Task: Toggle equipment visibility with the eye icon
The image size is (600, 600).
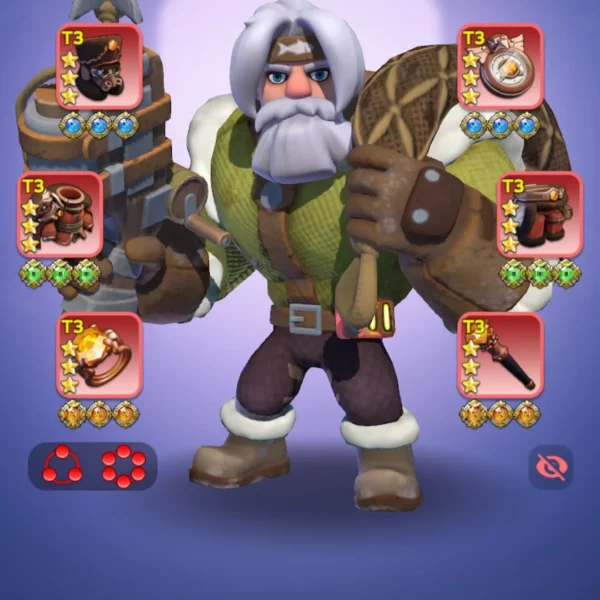Action: click(550, 466)
